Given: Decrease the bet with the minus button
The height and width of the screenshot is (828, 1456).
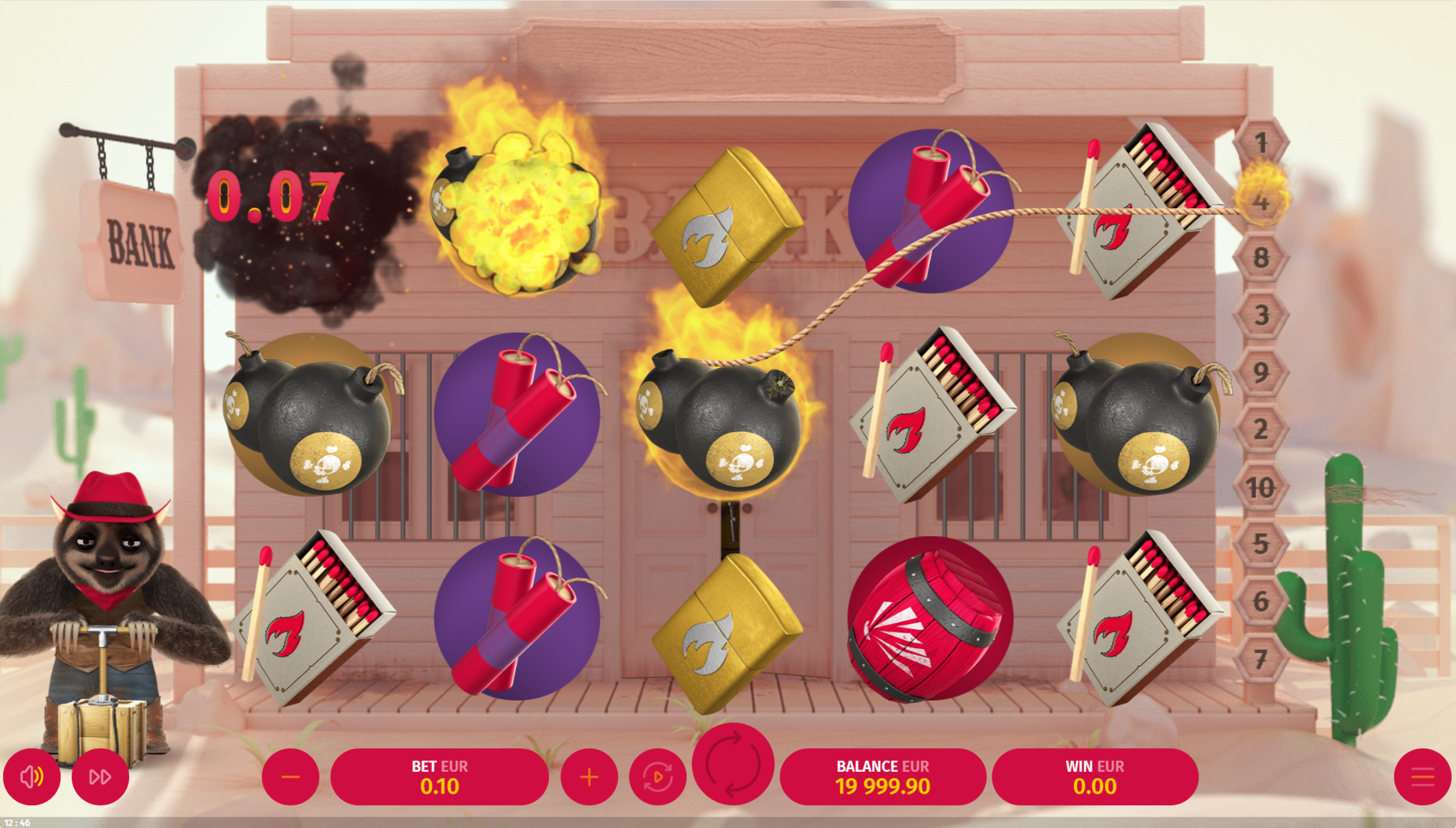Looking at the screenshot, I should [290, 777].
